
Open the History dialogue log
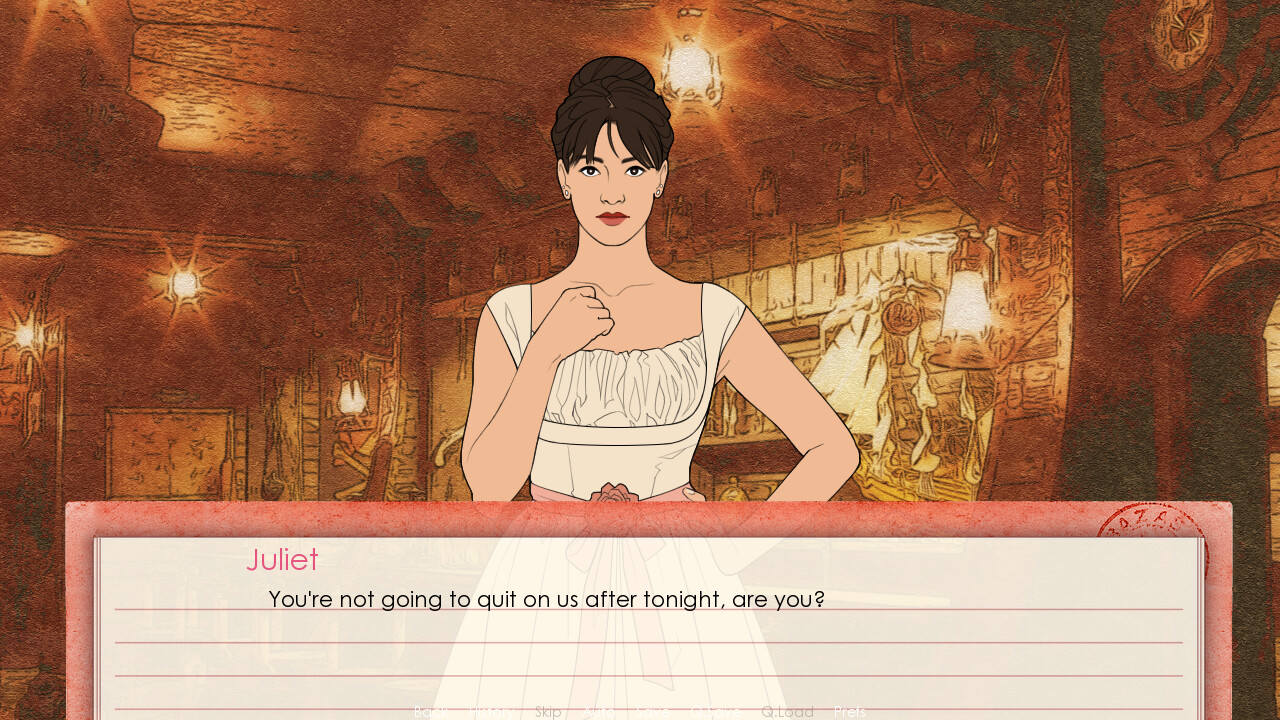492,711
